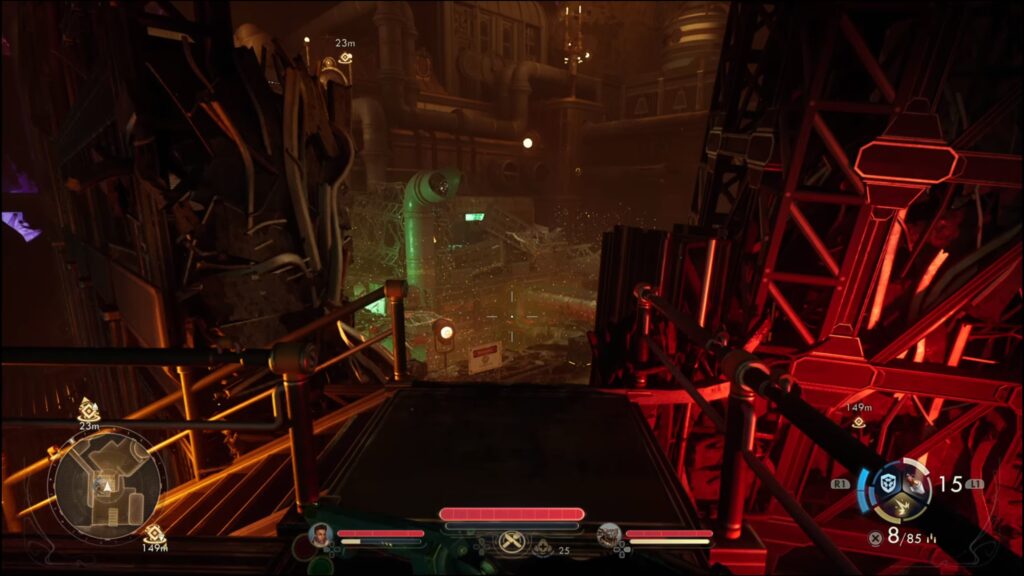Screen dimensions: 1024x576
Task: Select the 149m objective marker below the minimap
Action: (154, 534)
